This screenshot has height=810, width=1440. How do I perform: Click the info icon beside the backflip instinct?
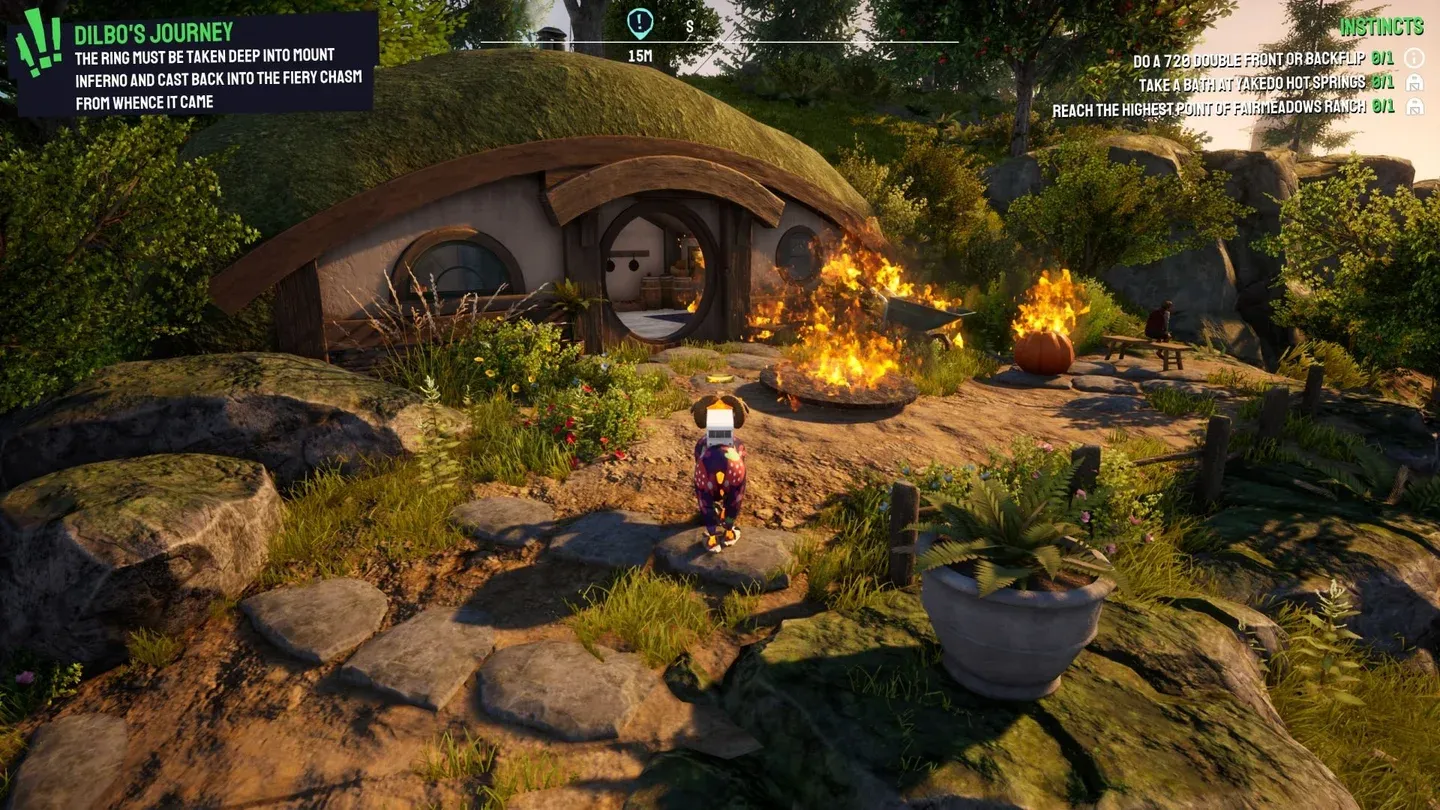[1414, 58]
